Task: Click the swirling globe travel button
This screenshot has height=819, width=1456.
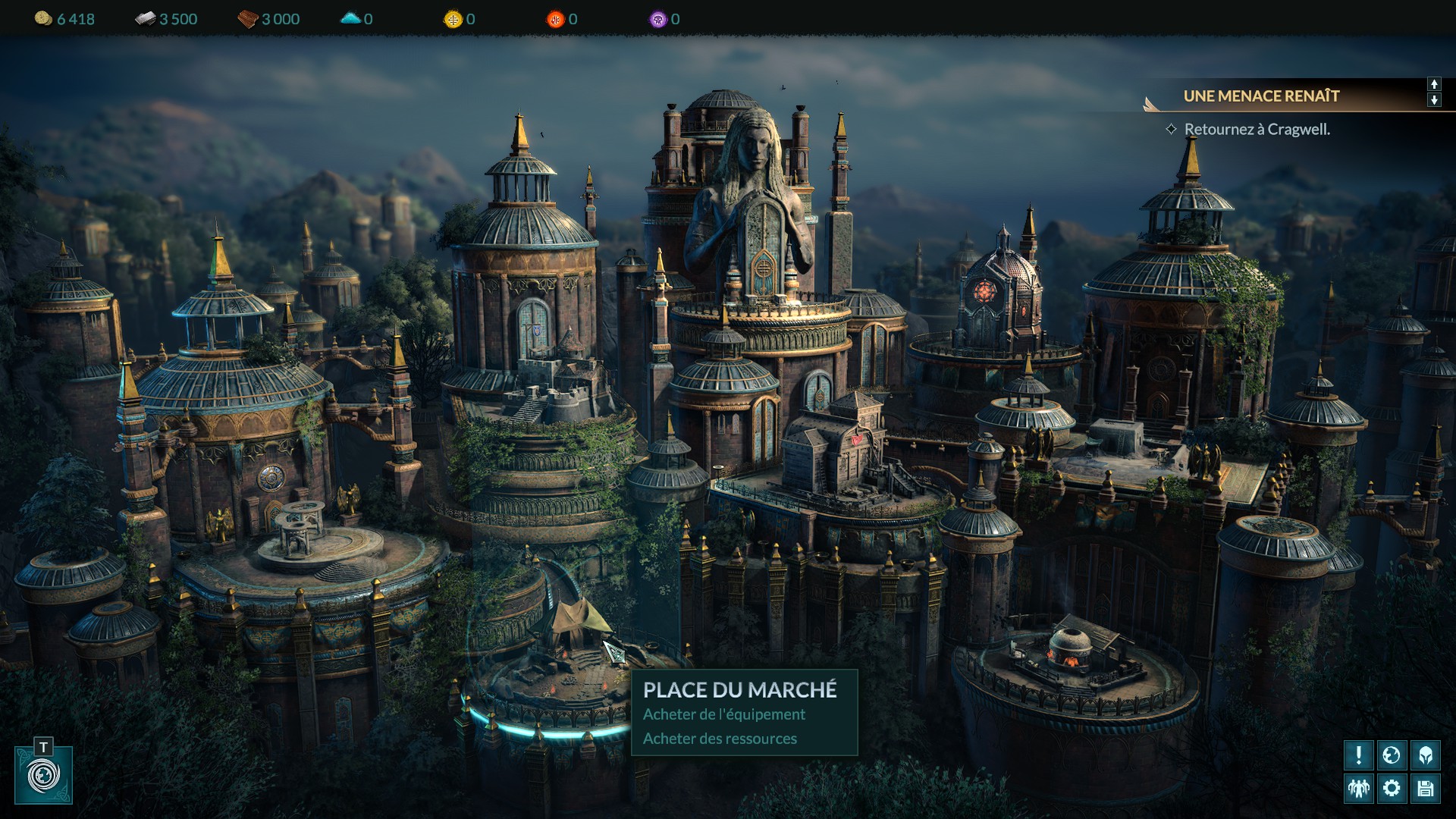Action: coord(43,776)
